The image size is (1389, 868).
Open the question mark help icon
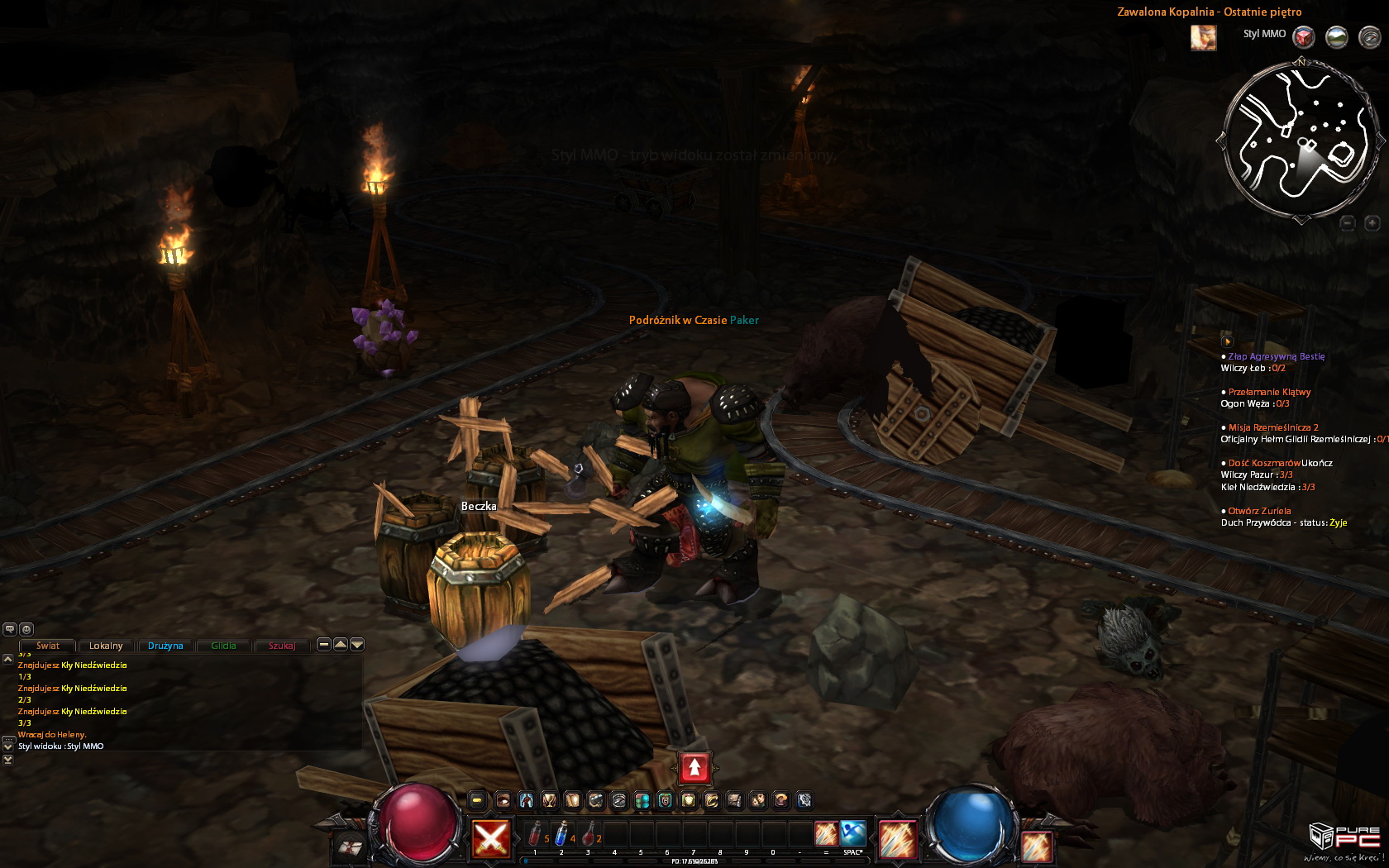pyautogui.click(x=781, y=800)
